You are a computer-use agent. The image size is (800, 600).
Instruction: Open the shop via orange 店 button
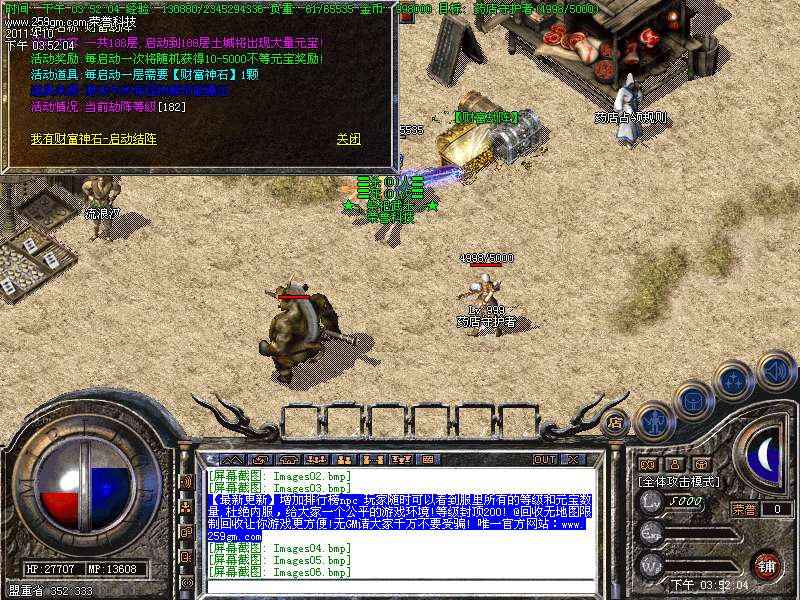(x=615, y=423)
